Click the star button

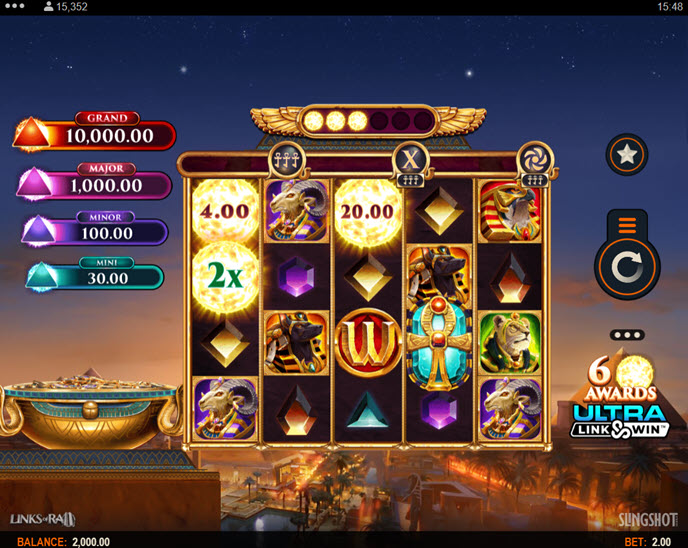coord(627,154)
